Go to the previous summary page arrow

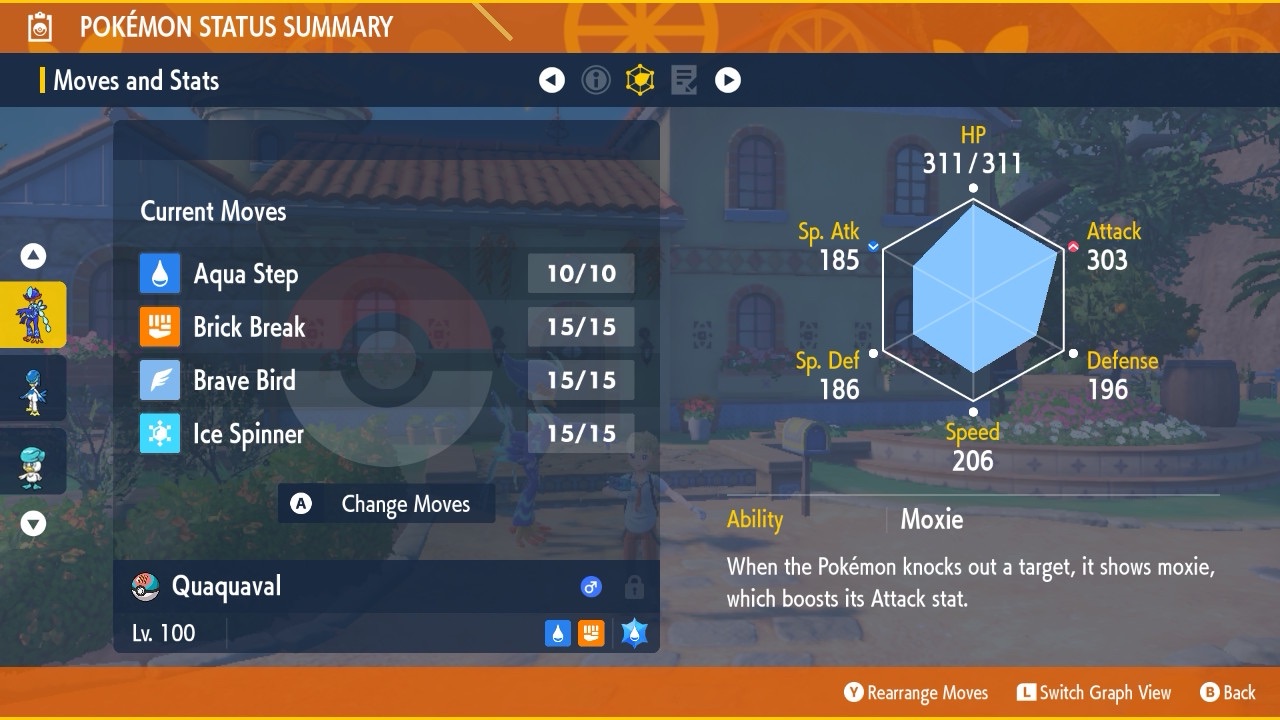coord(552,80)
